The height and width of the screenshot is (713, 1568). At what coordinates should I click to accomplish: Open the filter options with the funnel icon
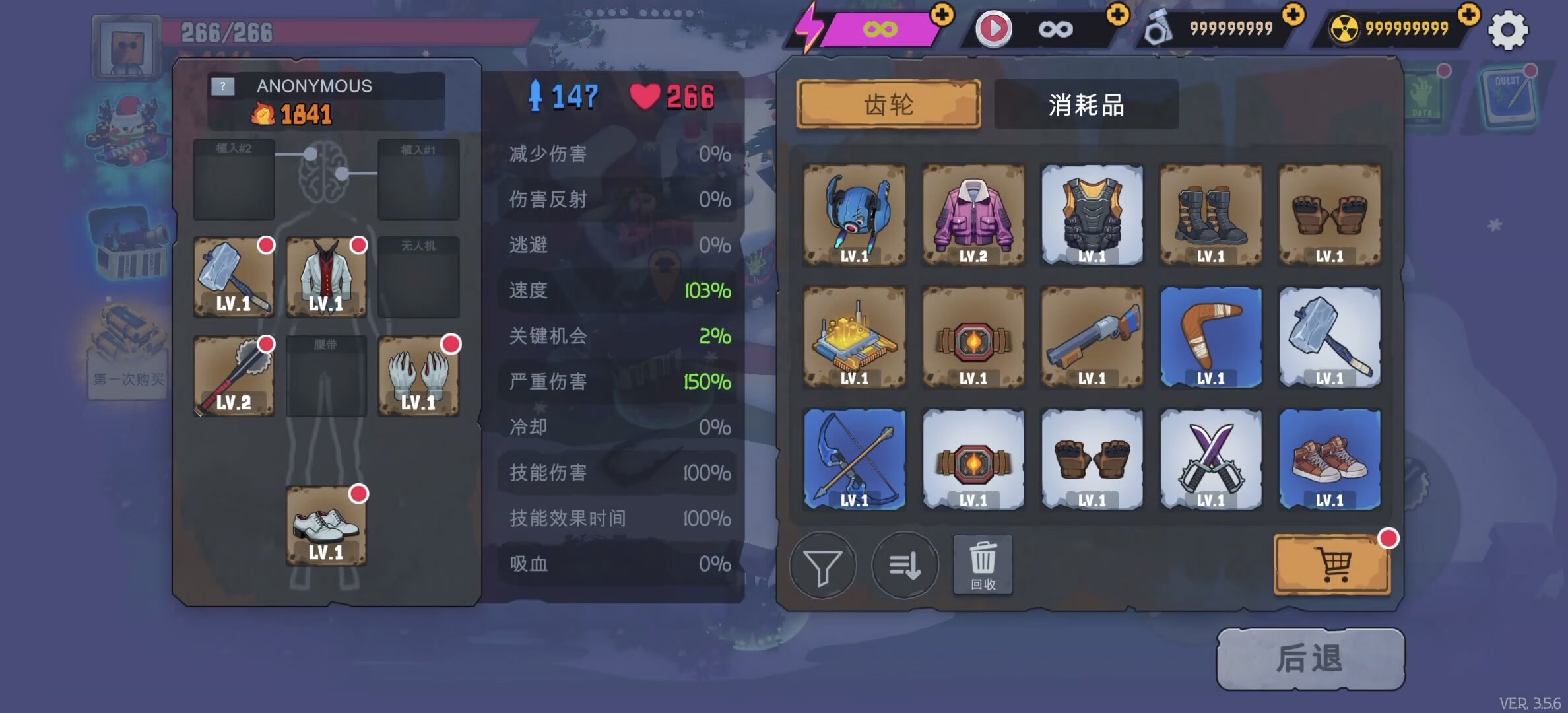tap(822, 566)
